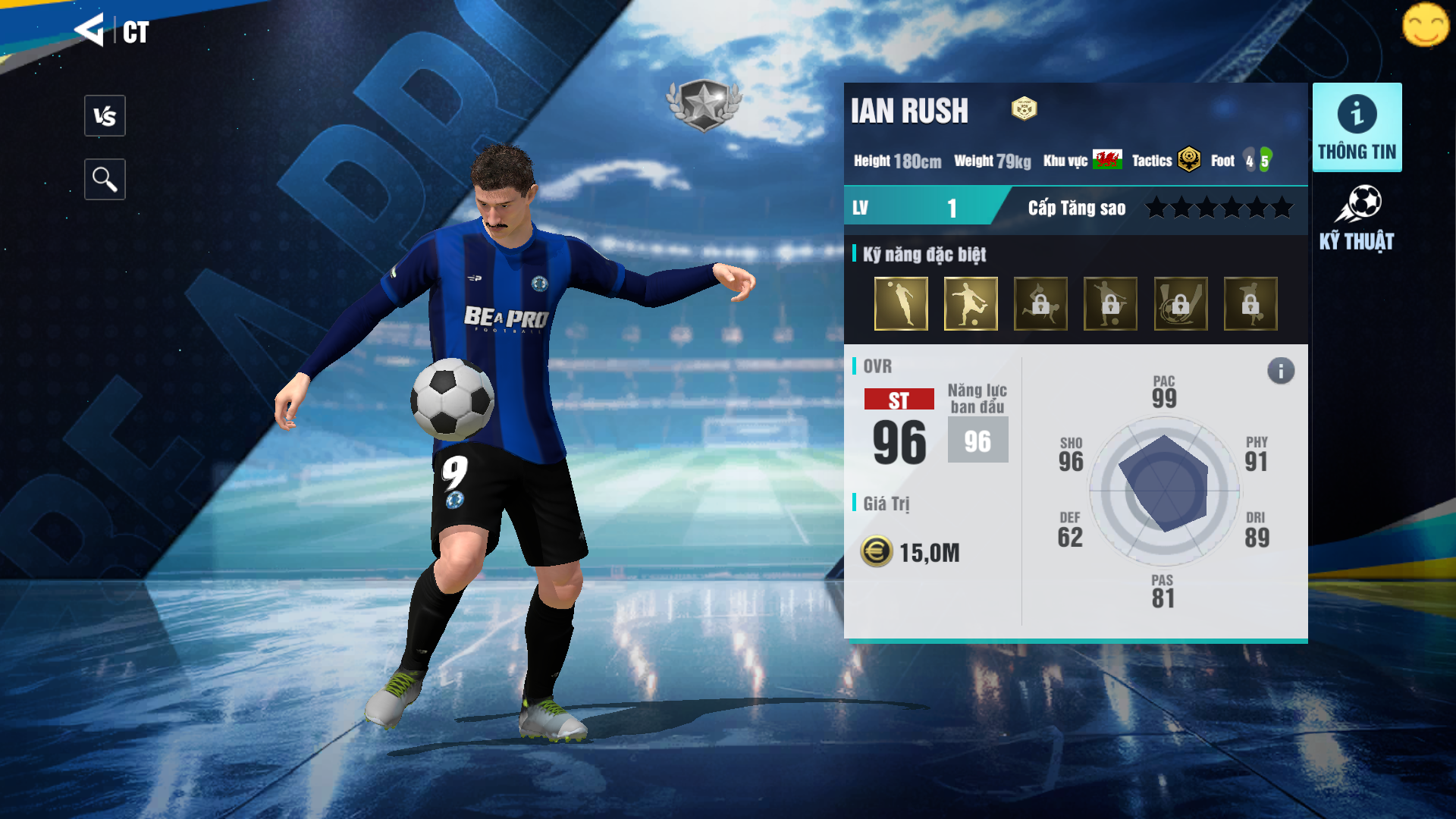Click the Wales flag region icon
This screenshot has height=819, width=1456.
pos(1107,160)
